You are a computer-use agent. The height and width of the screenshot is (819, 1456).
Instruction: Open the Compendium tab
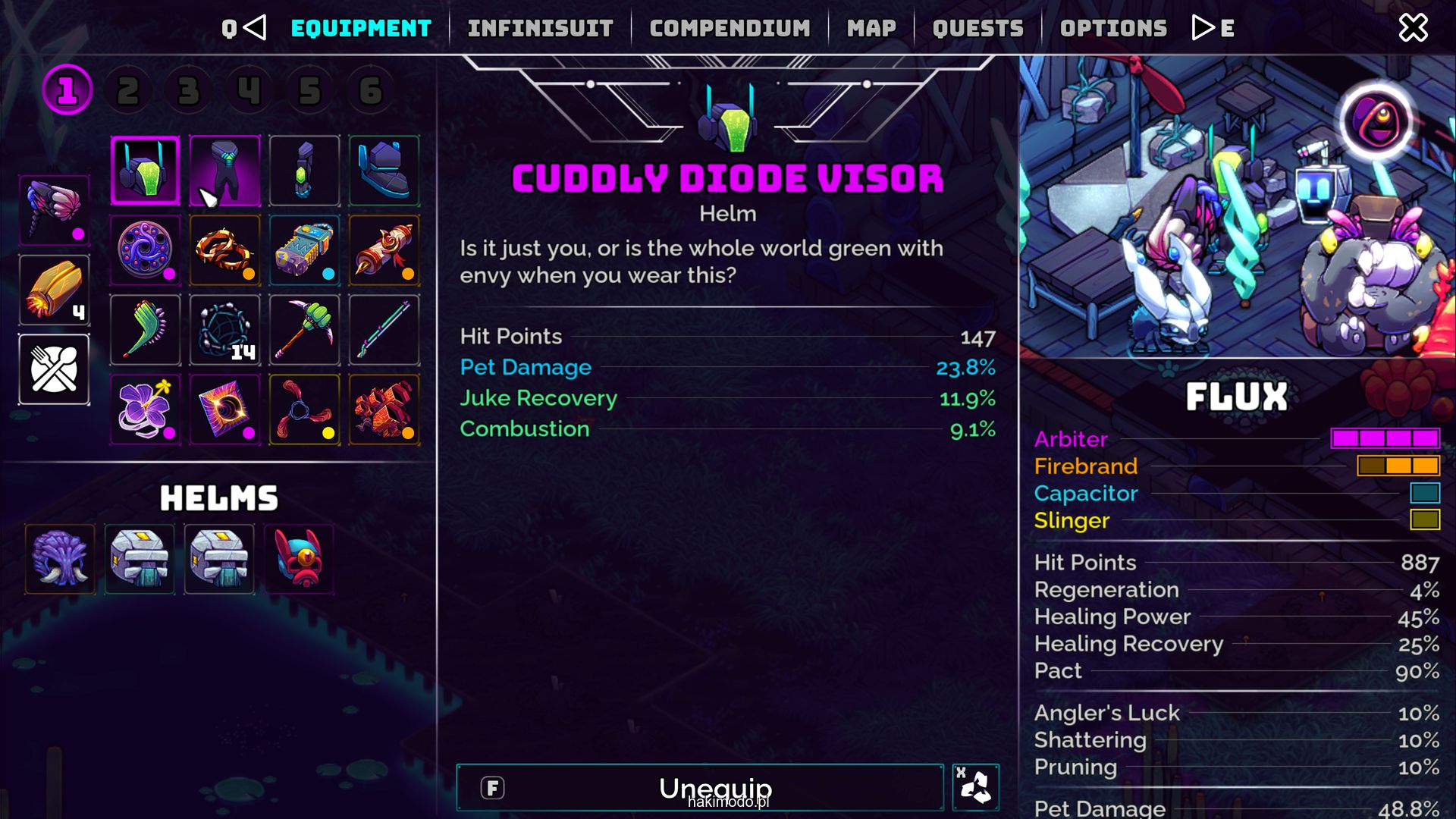pos(730,28)
